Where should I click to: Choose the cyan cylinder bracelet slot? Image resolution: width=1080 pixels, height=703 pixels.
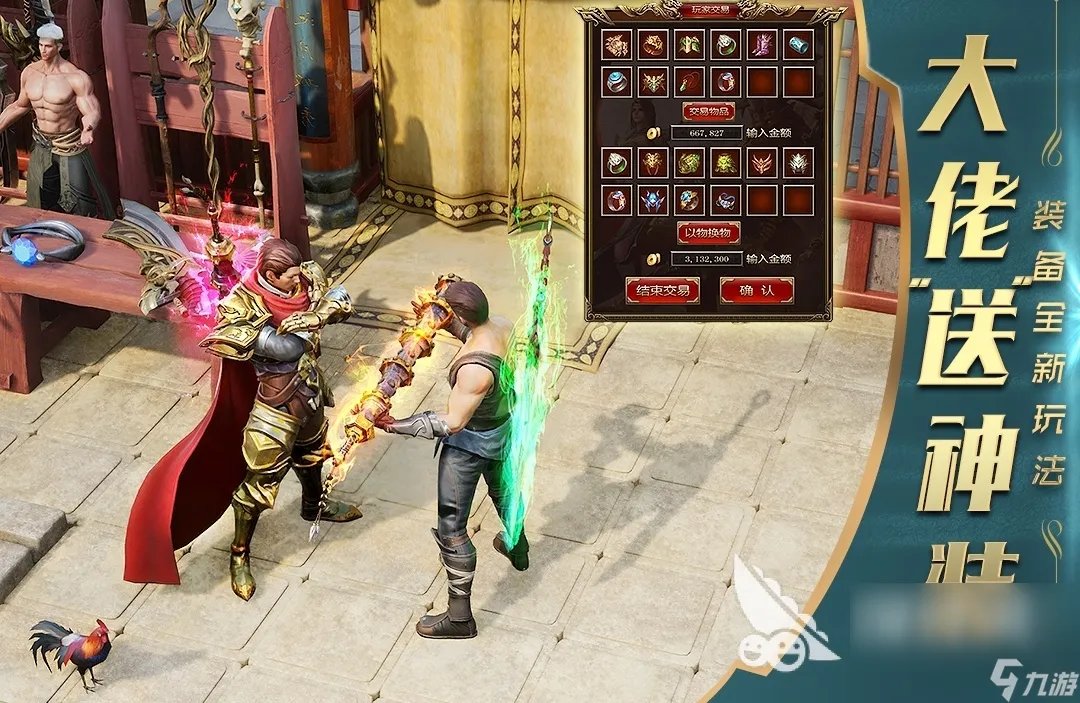798,45
